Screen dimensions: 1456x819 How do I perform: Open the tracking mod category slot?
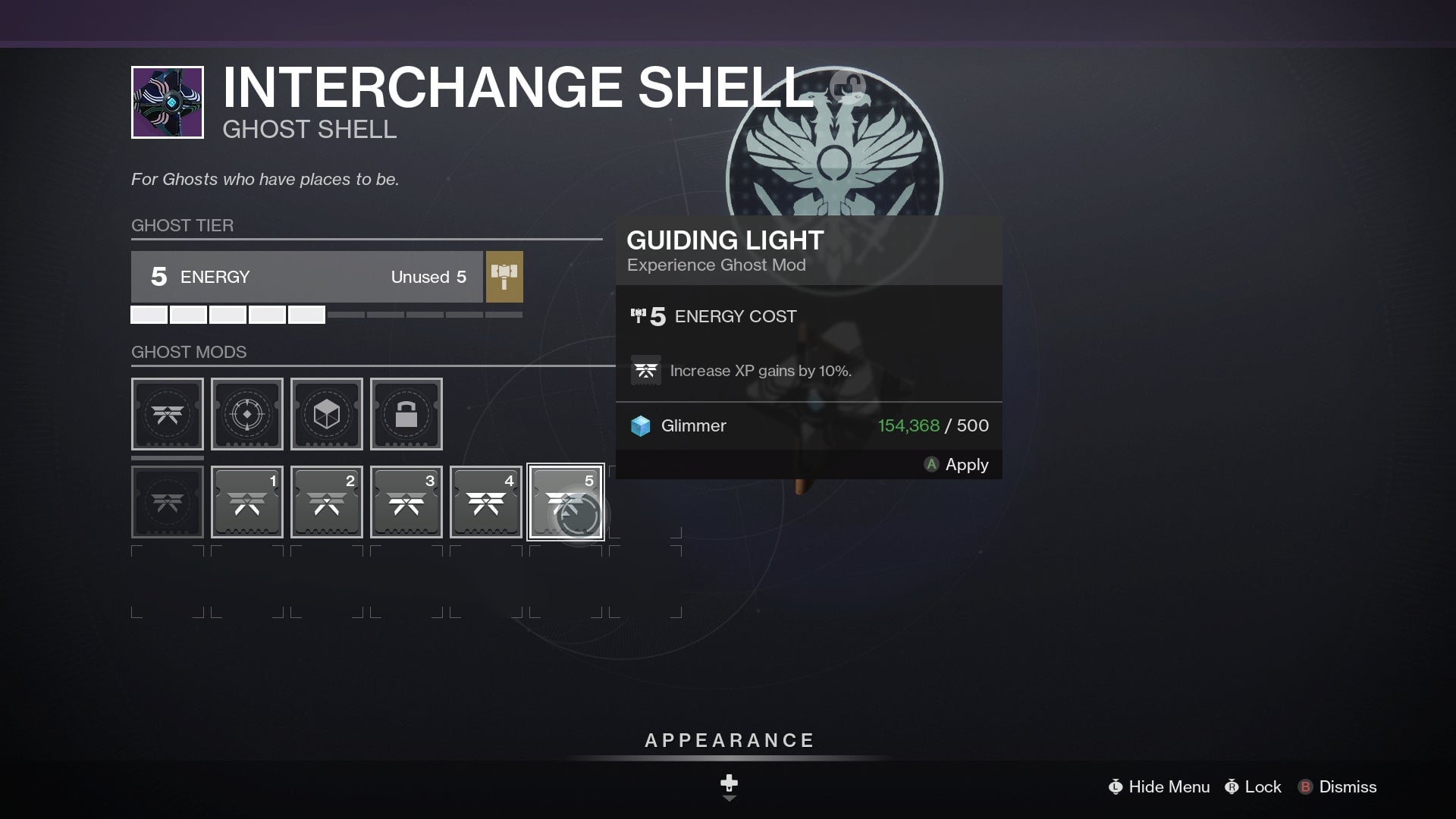coord(246,414)
